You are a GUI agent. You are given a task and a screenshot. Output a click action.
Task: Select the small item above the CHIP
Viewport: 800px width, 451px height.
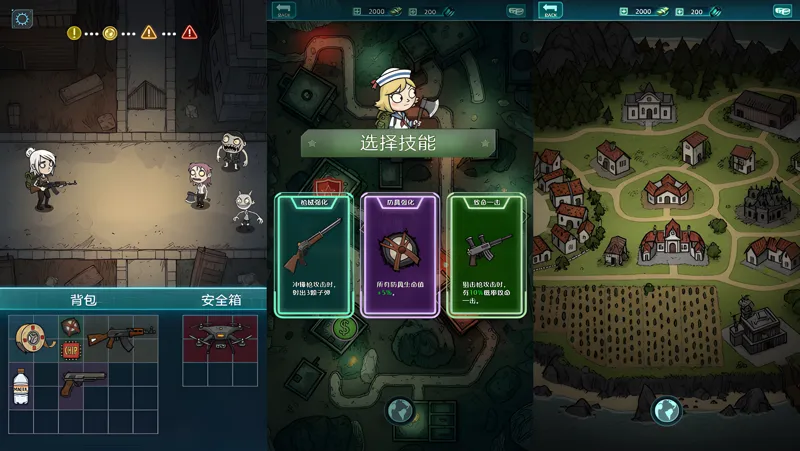click(70, 325)
